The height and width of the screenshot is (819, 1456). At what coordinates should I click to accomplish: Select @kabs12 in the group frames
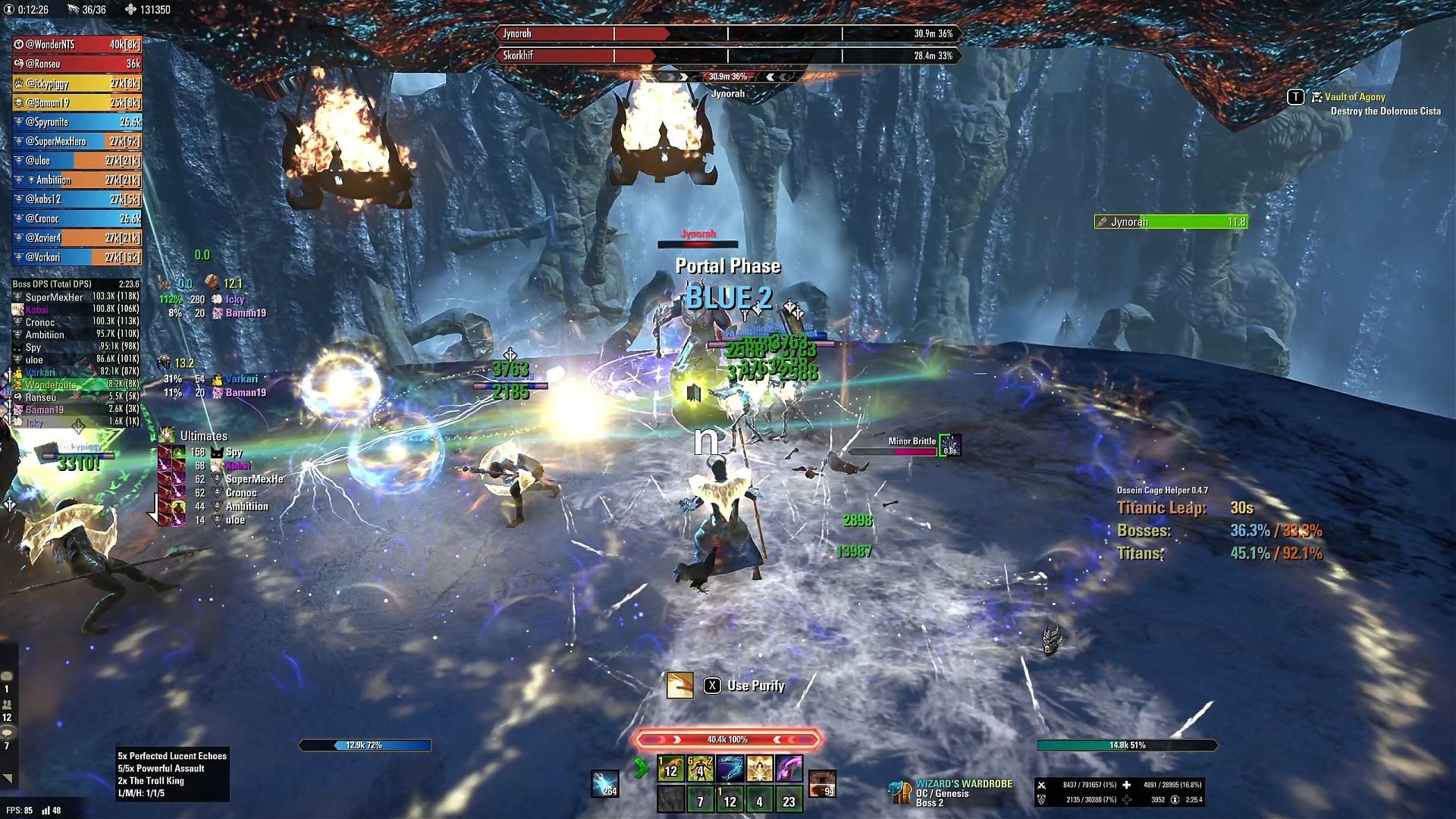tap(77, 199)
